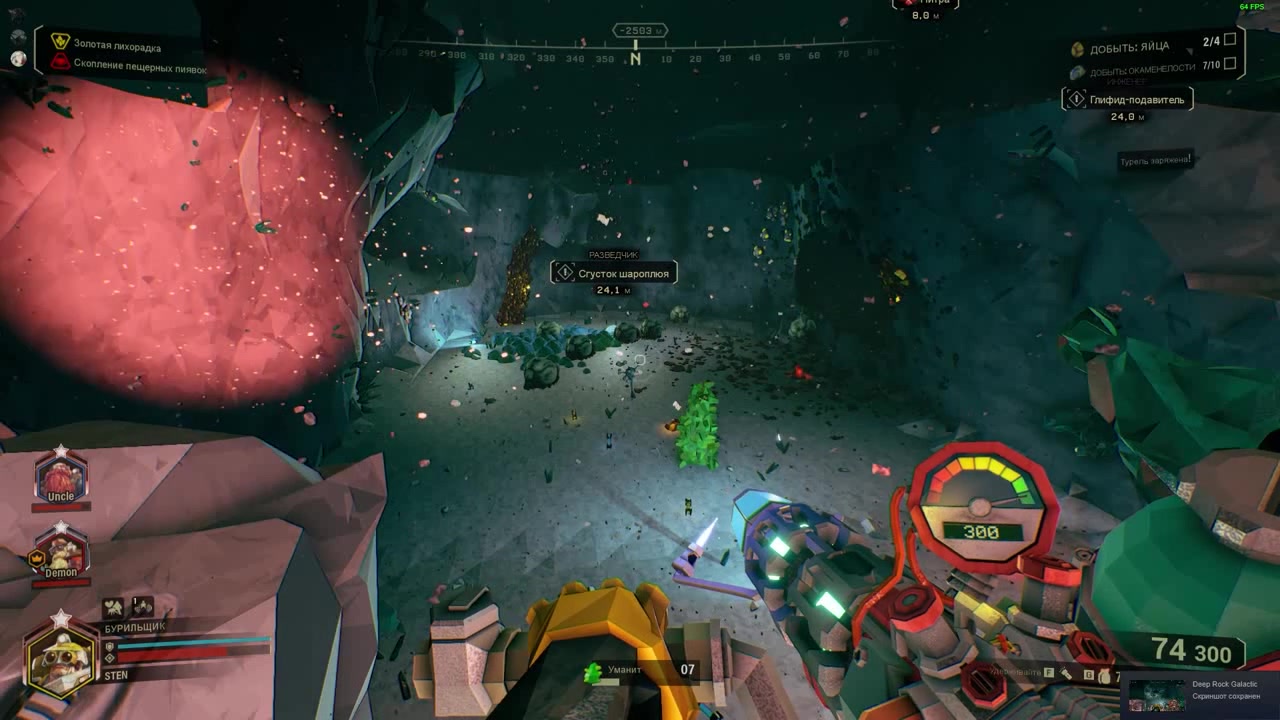This screenshot has height=720, width=1280.
Task: Select the flashlight icon near the F prompt
Action: 1066,673
